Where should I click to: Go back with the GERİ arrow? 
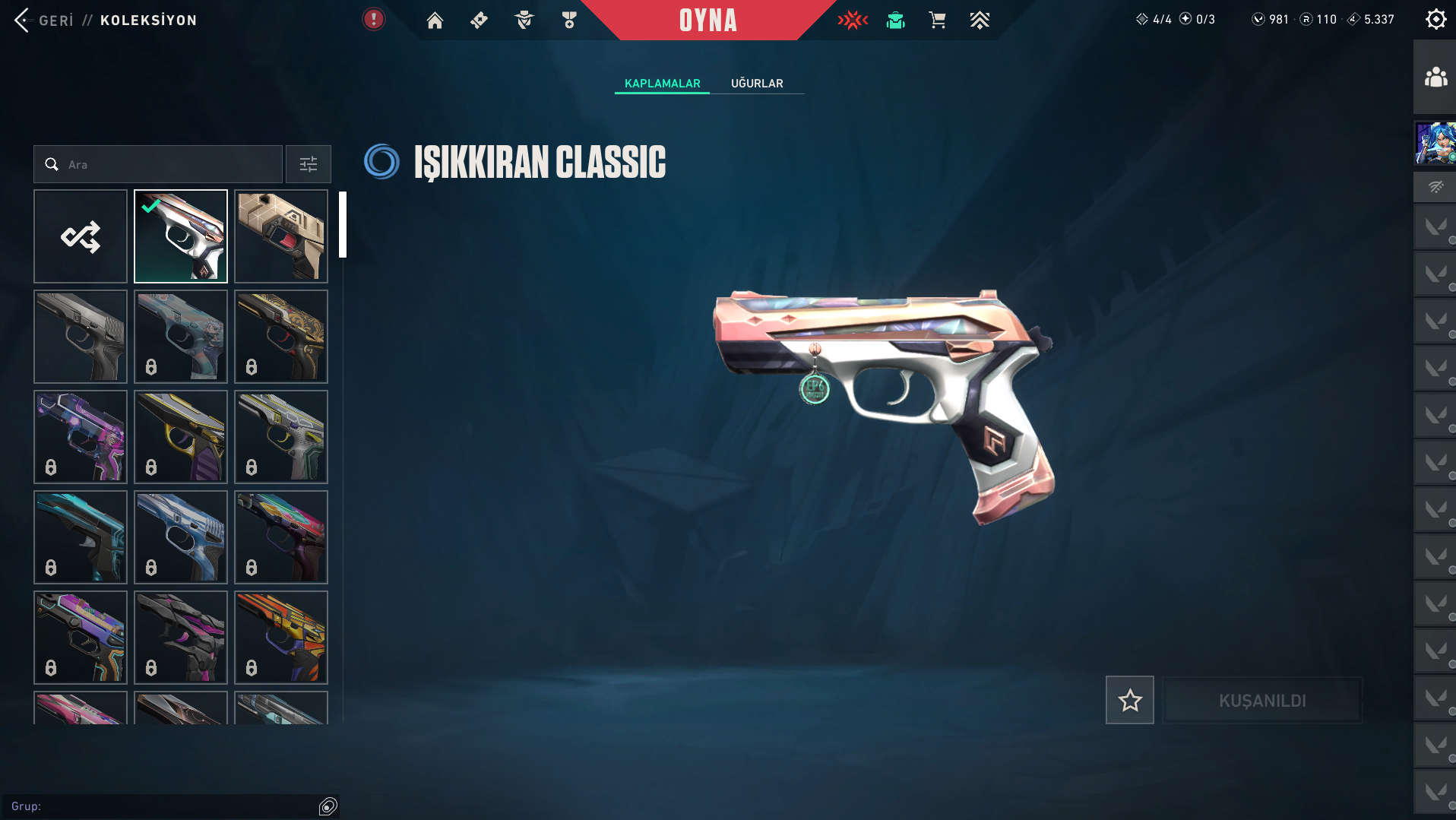pos(23,21)
